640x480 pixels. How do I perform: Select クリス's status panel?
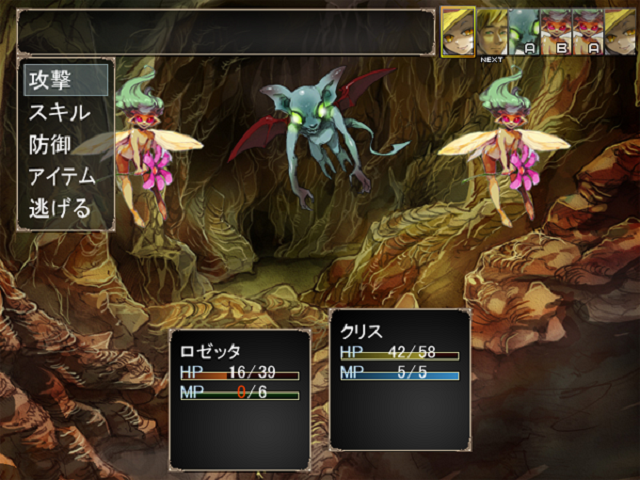(x=399, y=379)
